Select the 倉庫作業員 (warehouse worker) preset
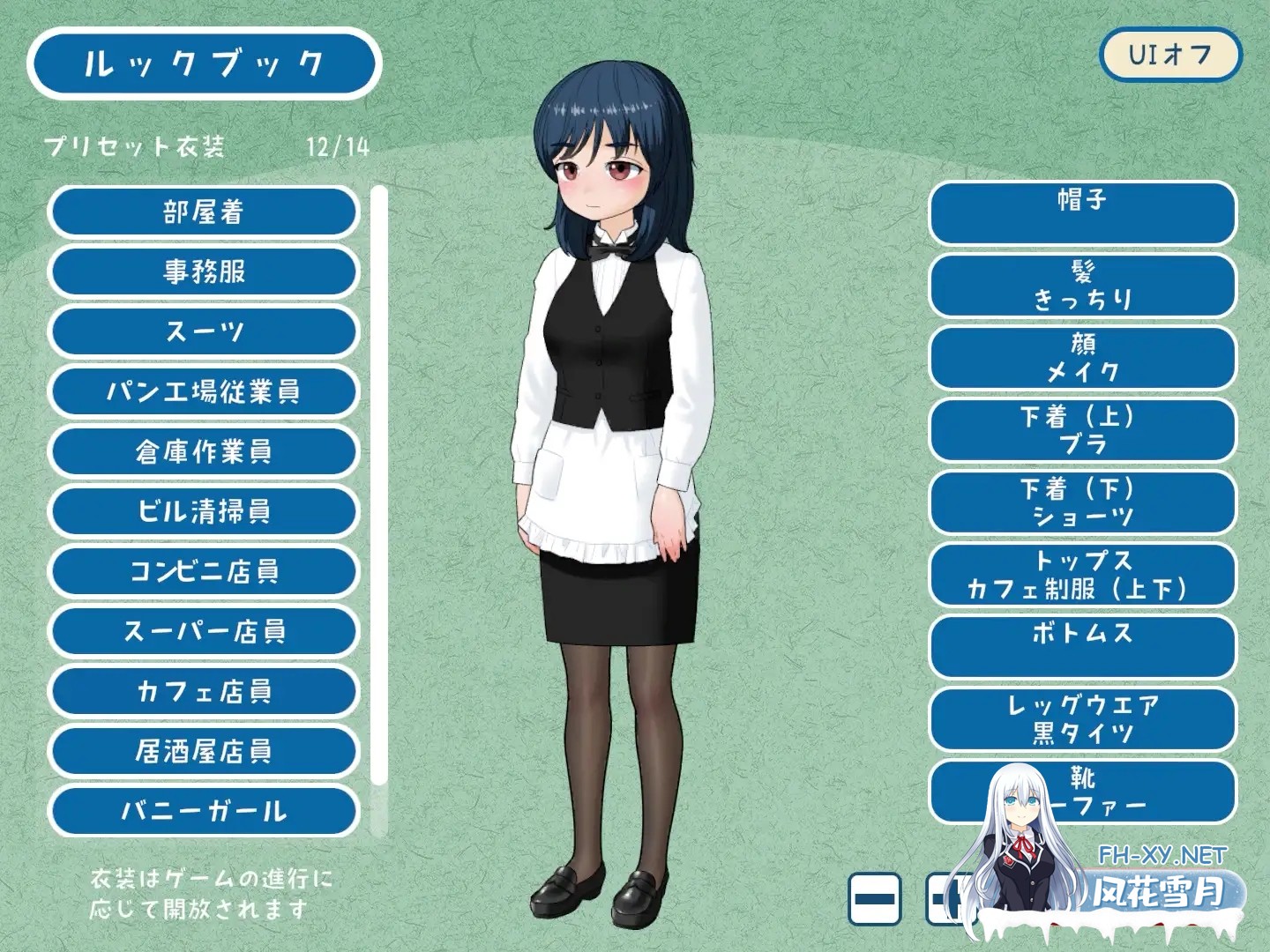This screenshot has width=1270, height=952. pos(204,451)
